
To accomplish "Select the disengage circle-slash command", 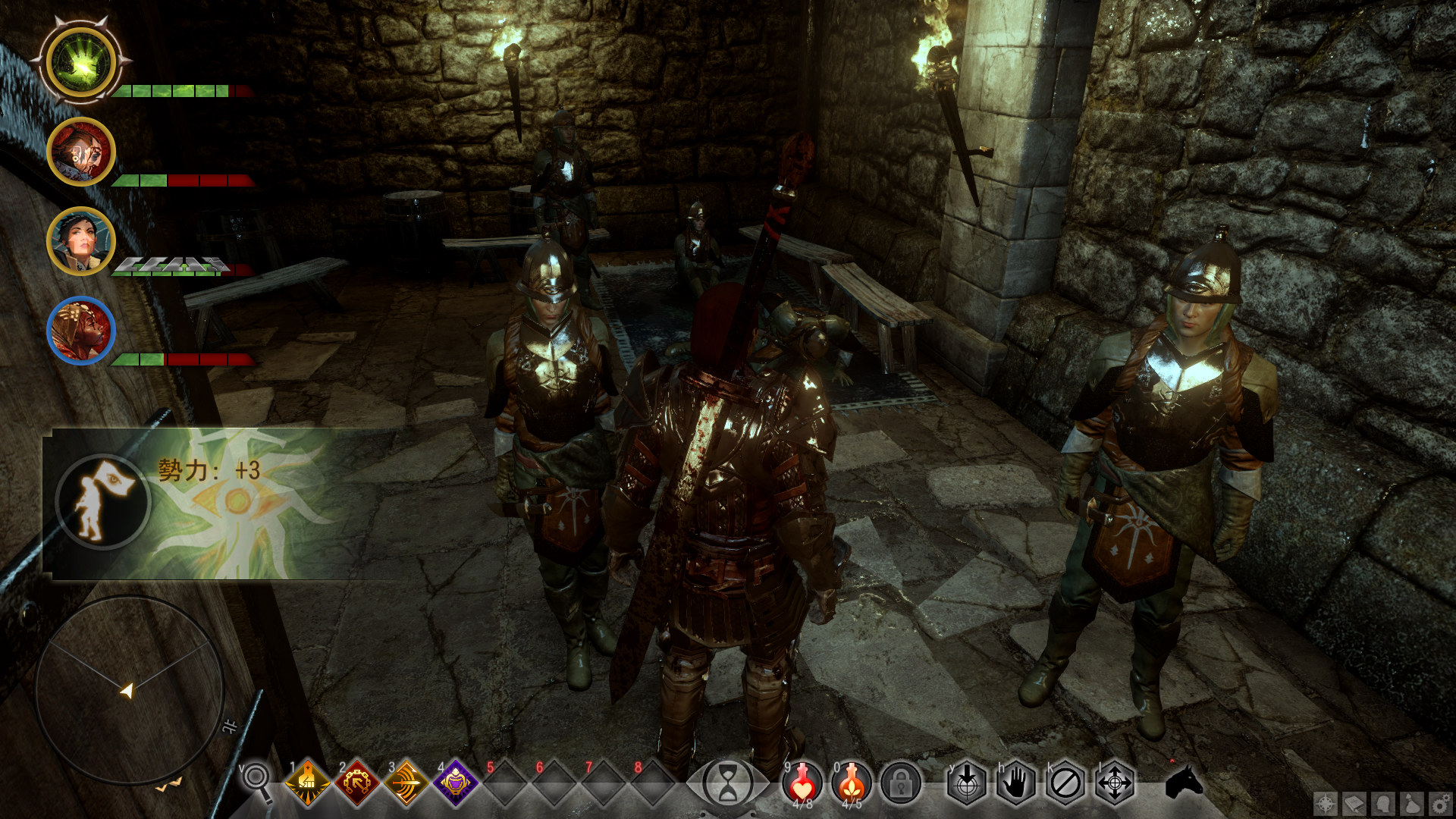I will tap(1065, 783).
